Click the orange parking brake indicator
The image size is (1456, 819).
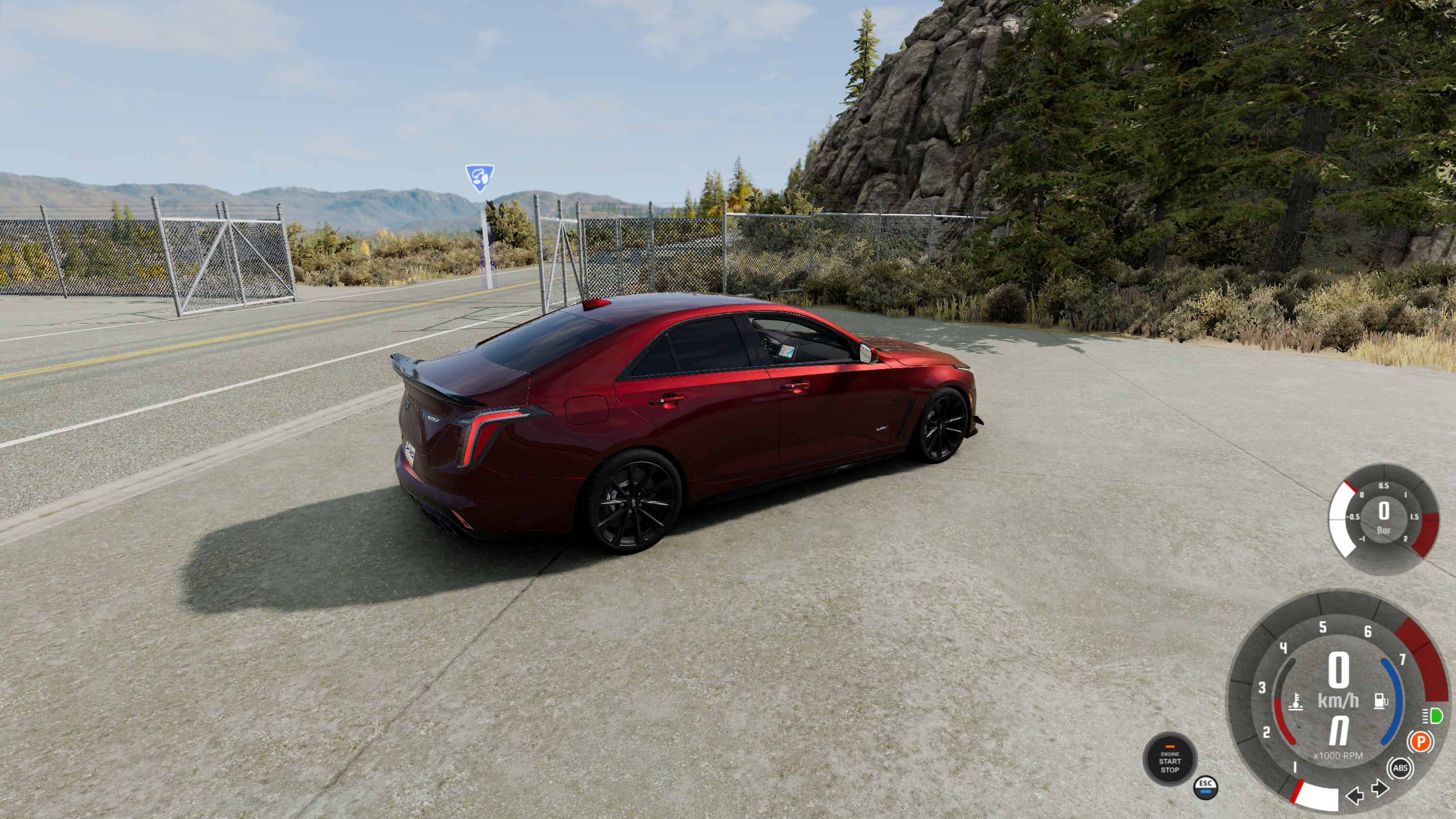point(1420,742)
